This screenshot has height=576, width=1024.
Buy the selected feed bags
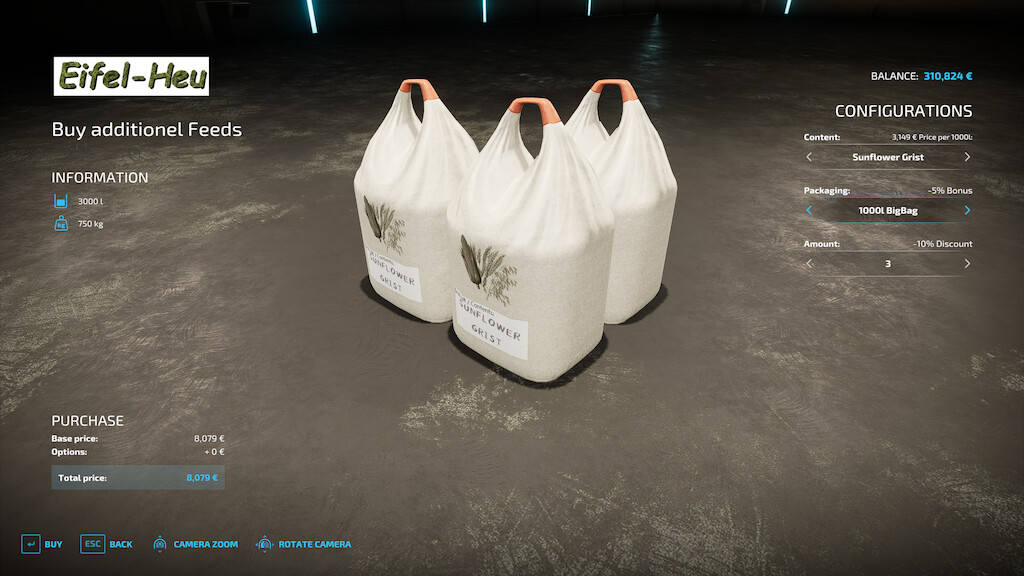[x=42, y=544]
